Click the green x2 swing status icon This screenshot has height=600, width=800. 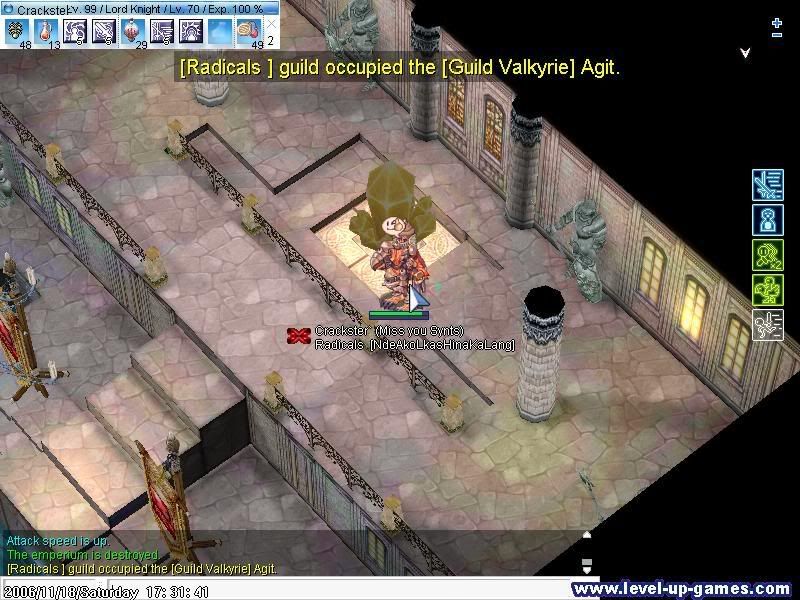767,255
